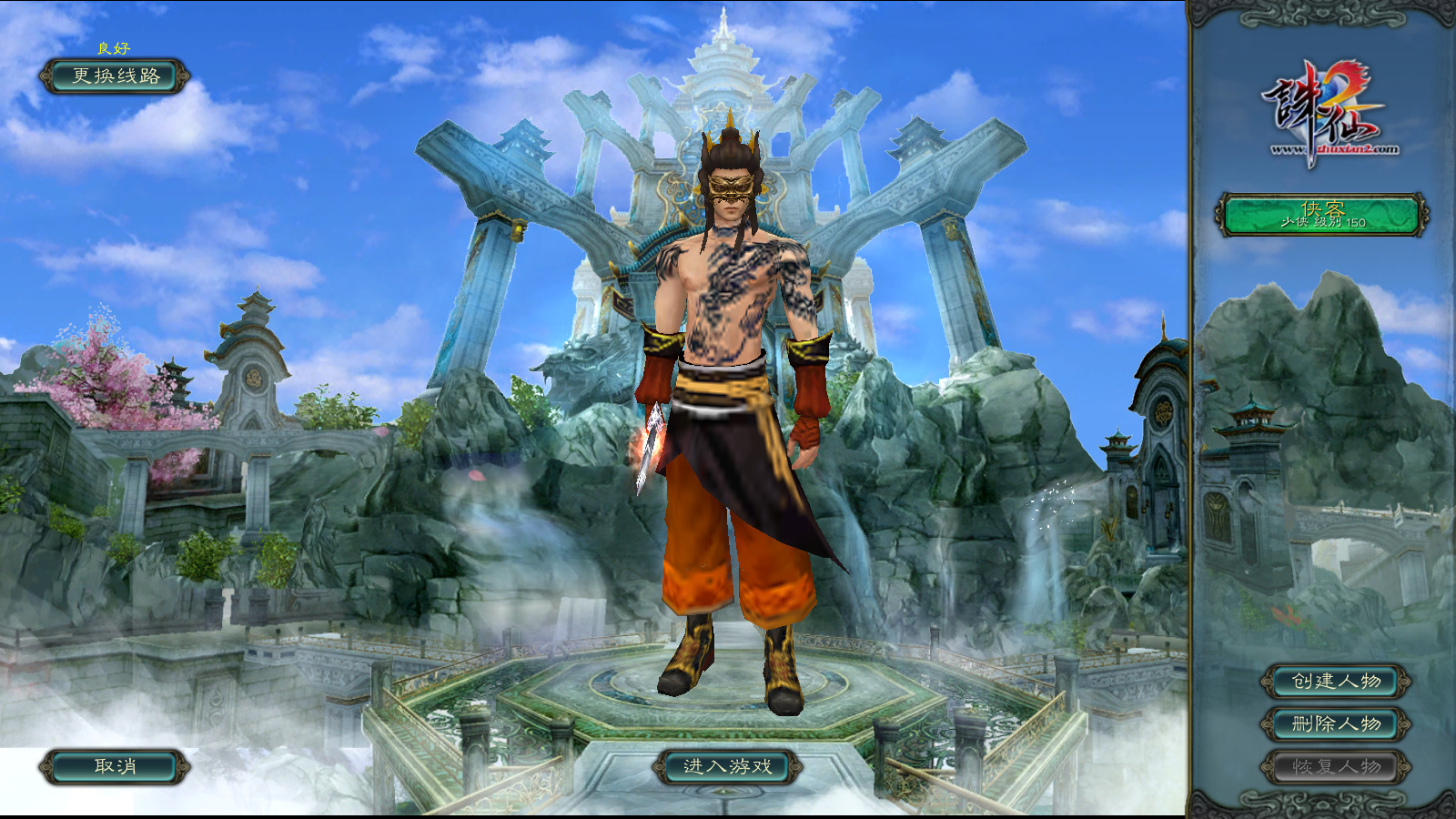Open 创建人物 to create a character
Viewport: 1456px width, 819px height.
1336,681
